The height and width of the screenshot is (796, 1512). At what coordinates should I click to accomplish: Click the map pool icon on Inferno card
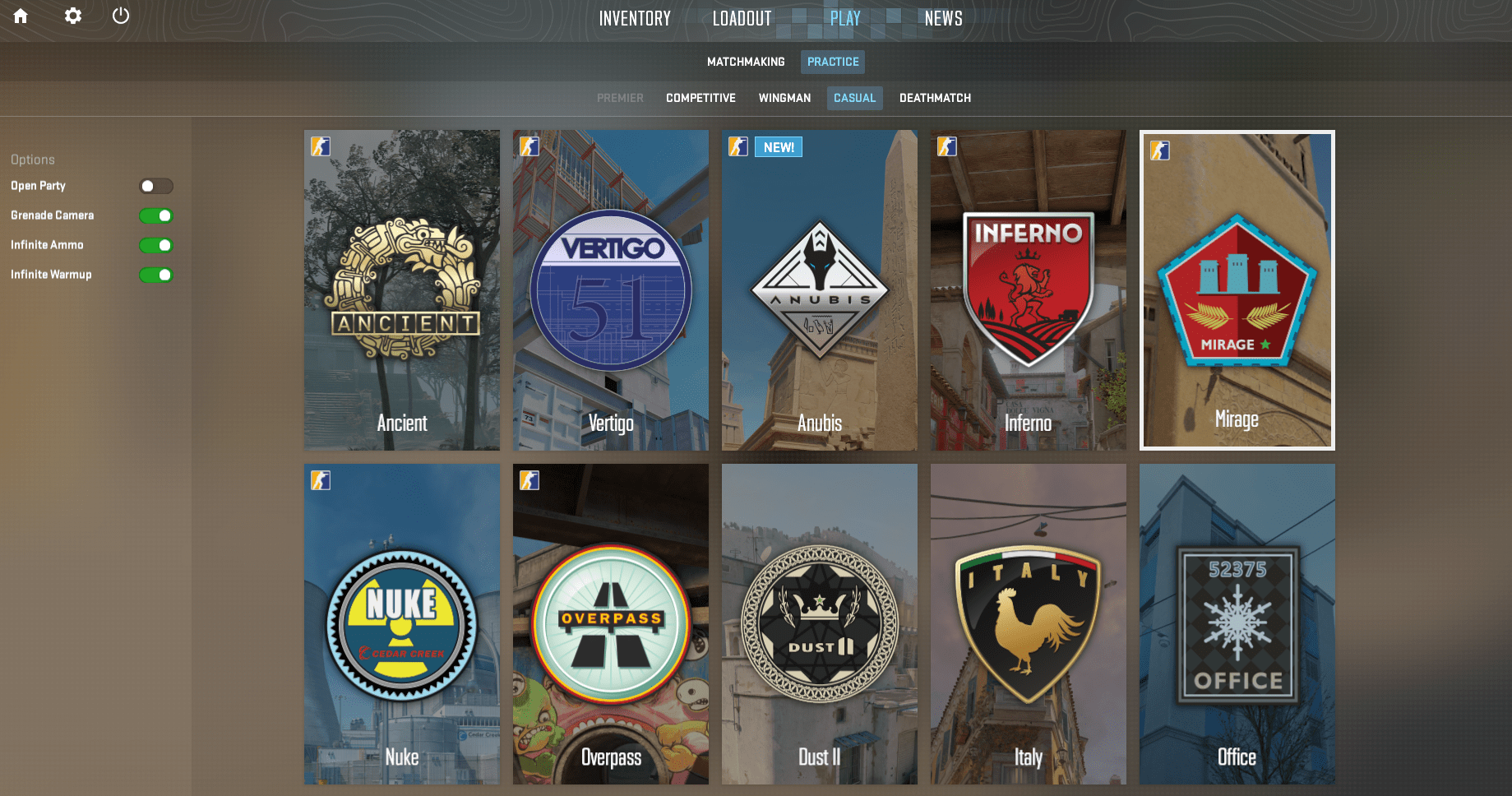tap(946, 146)
